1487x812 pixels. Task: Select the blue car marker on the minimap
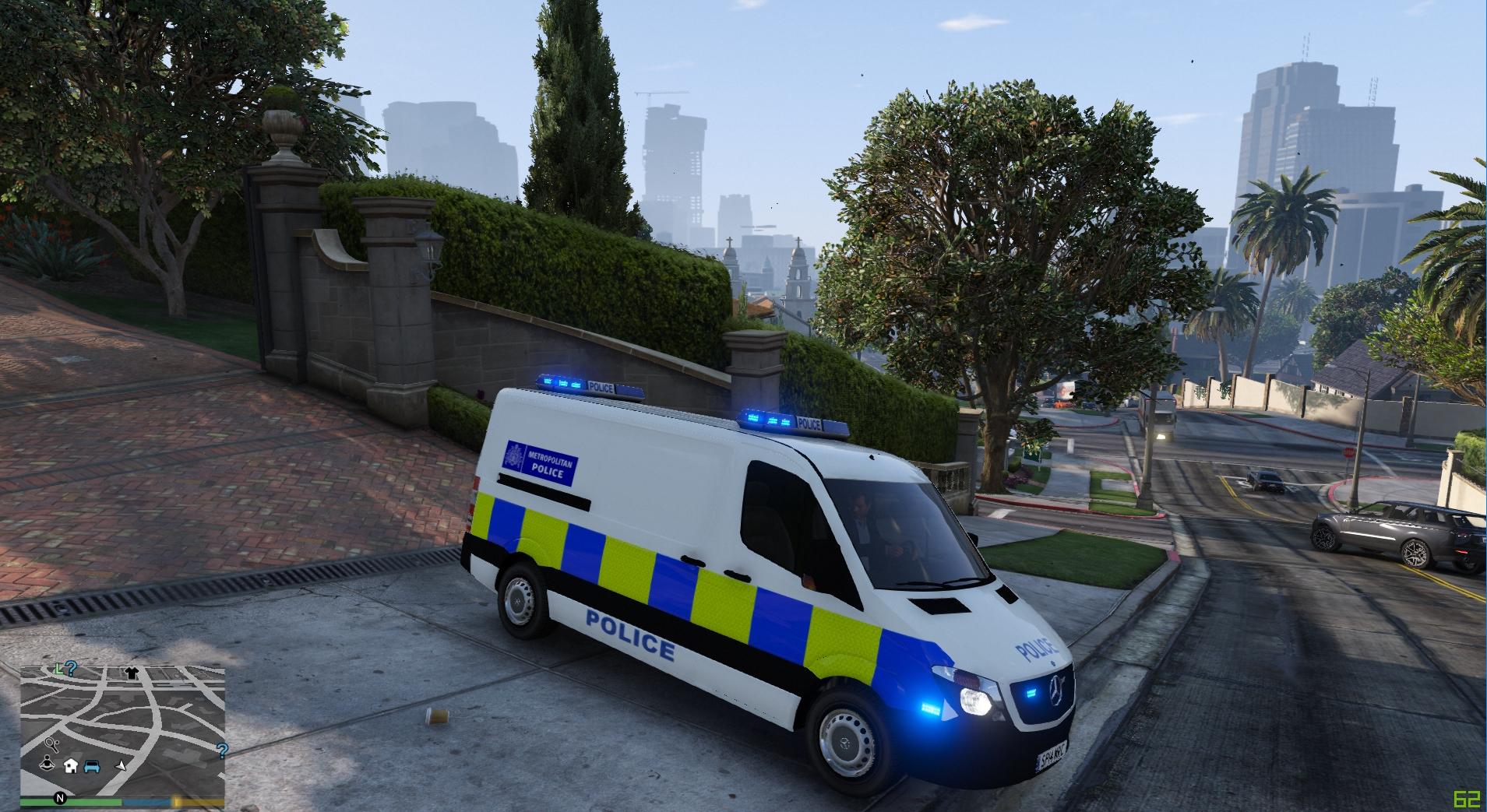[x=91, y=766]
